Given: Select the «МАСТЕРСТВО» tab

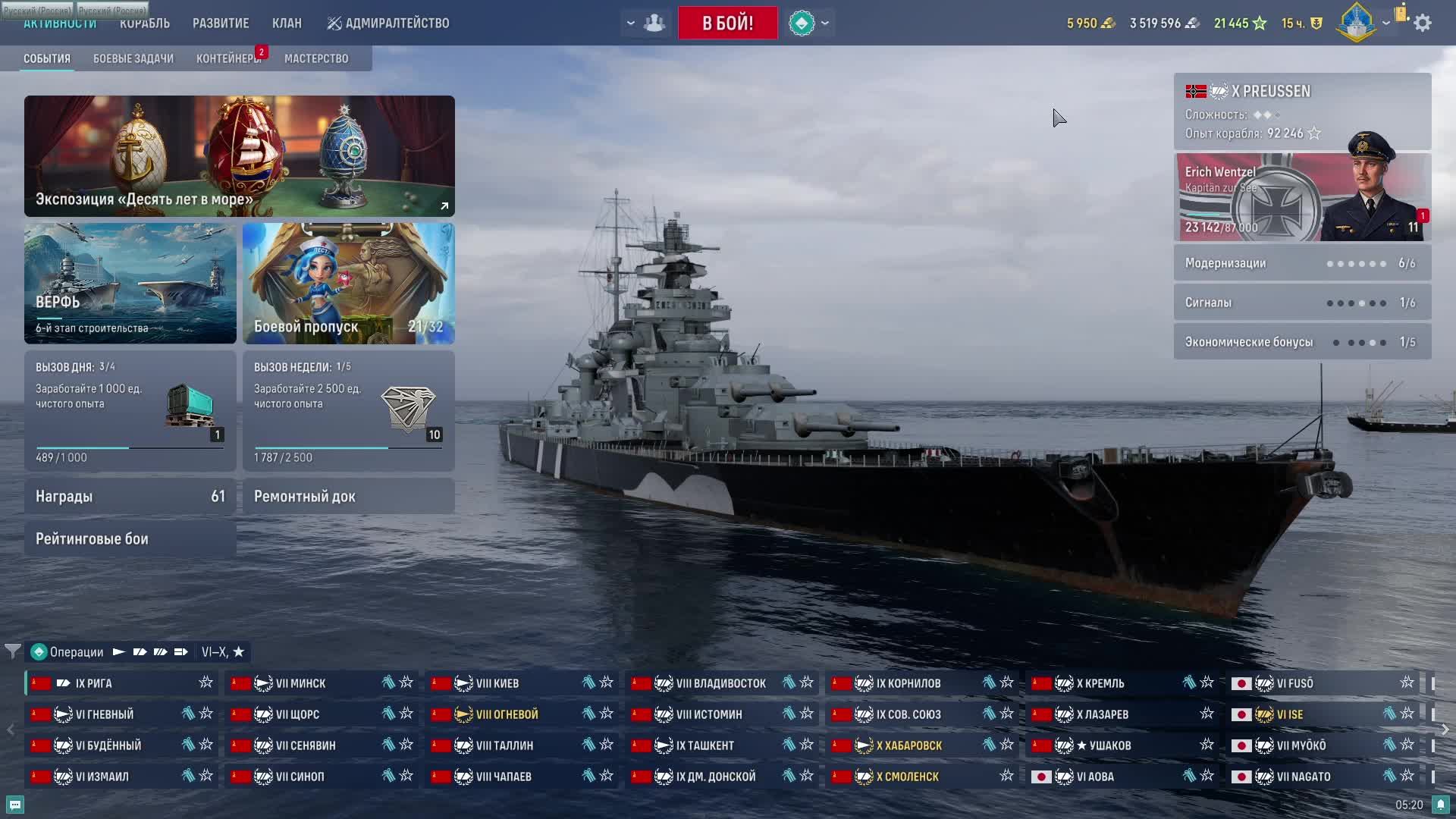Looking at the screenshot, I should coord(316,58).
